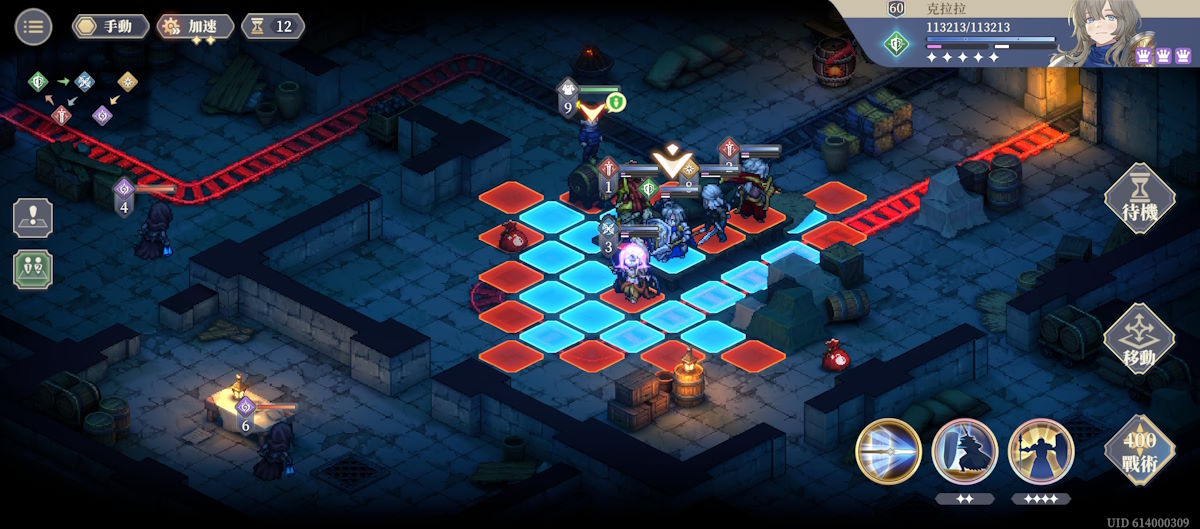Activate the golden radiant figure skill
Image resolution: width=1200 pixels, height=529 pixels.
[1041, 451]
